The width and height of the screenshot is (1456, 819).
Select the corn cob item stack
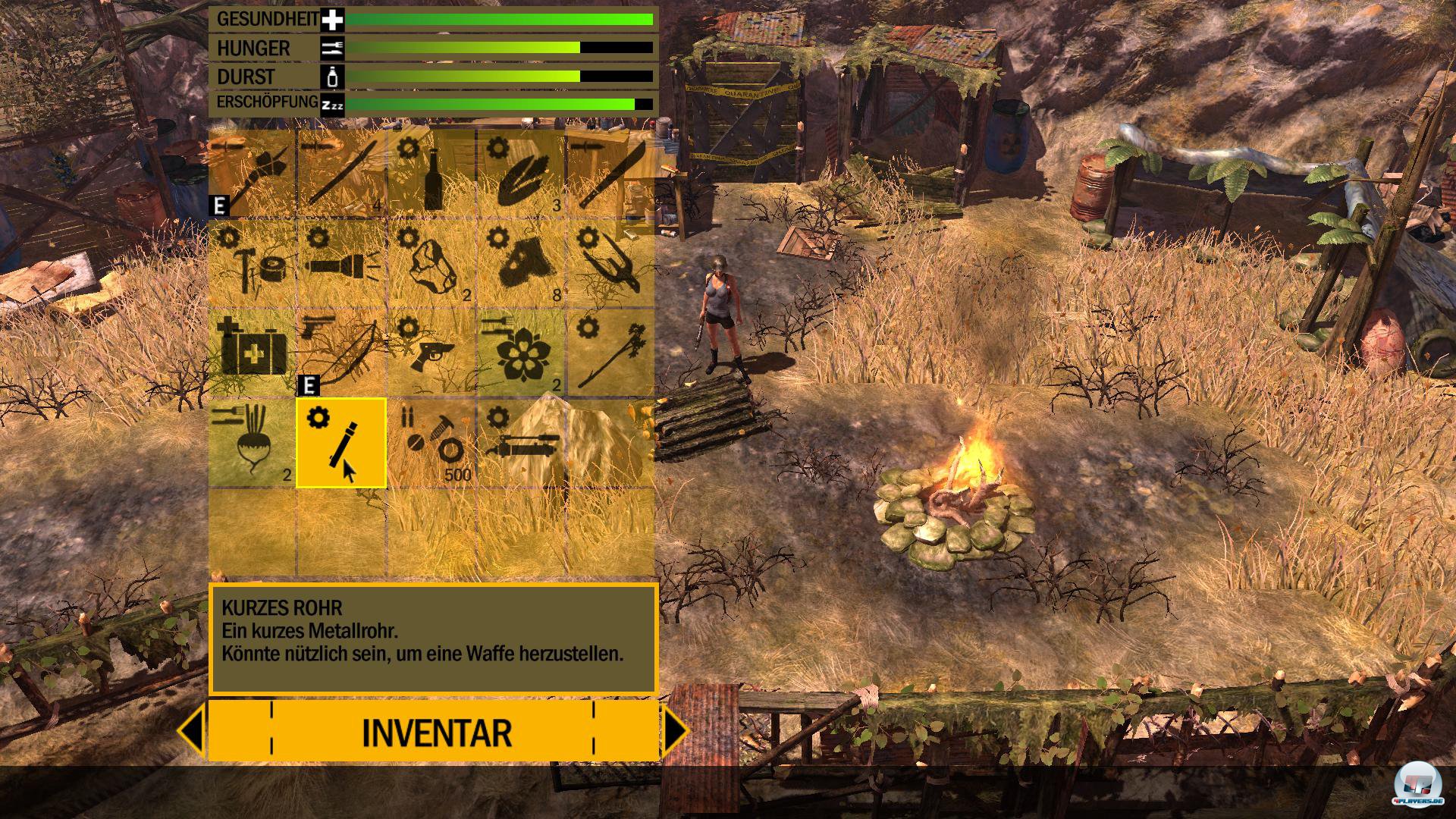click(520, 174)
